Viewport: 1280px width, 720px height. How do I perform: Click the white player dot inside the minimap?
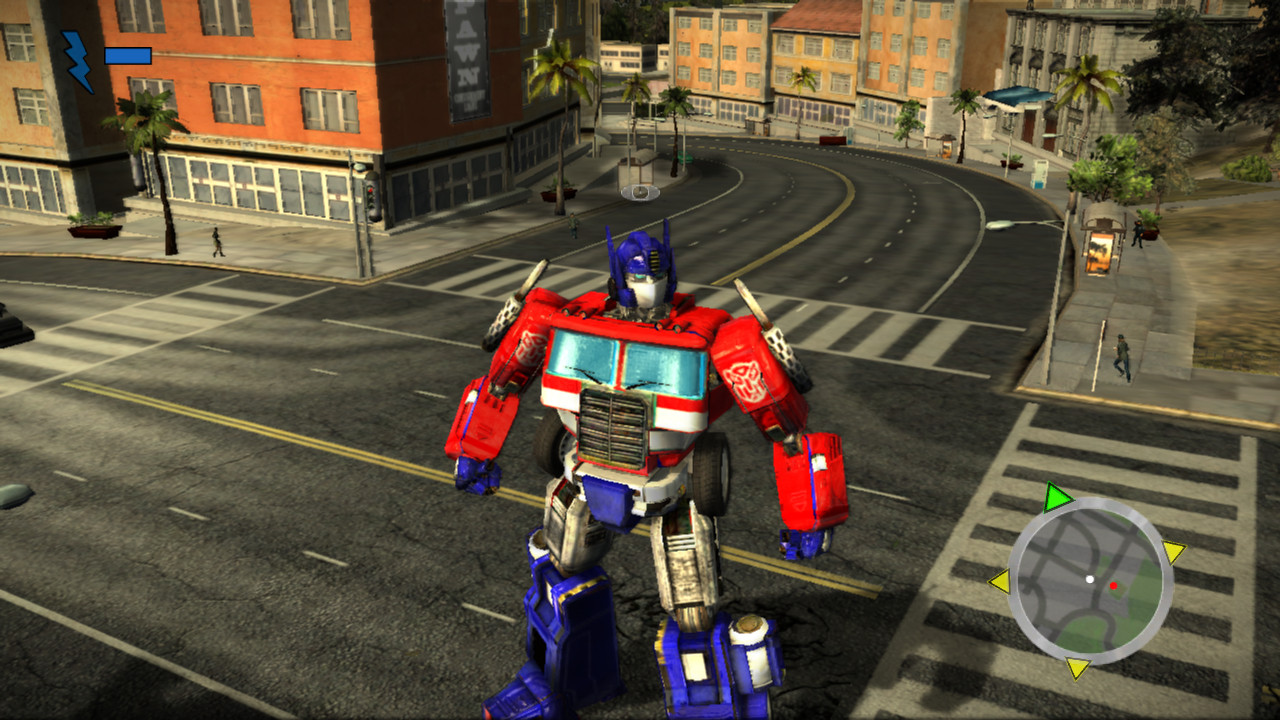pyautogui.click(x=1089, y=579)
